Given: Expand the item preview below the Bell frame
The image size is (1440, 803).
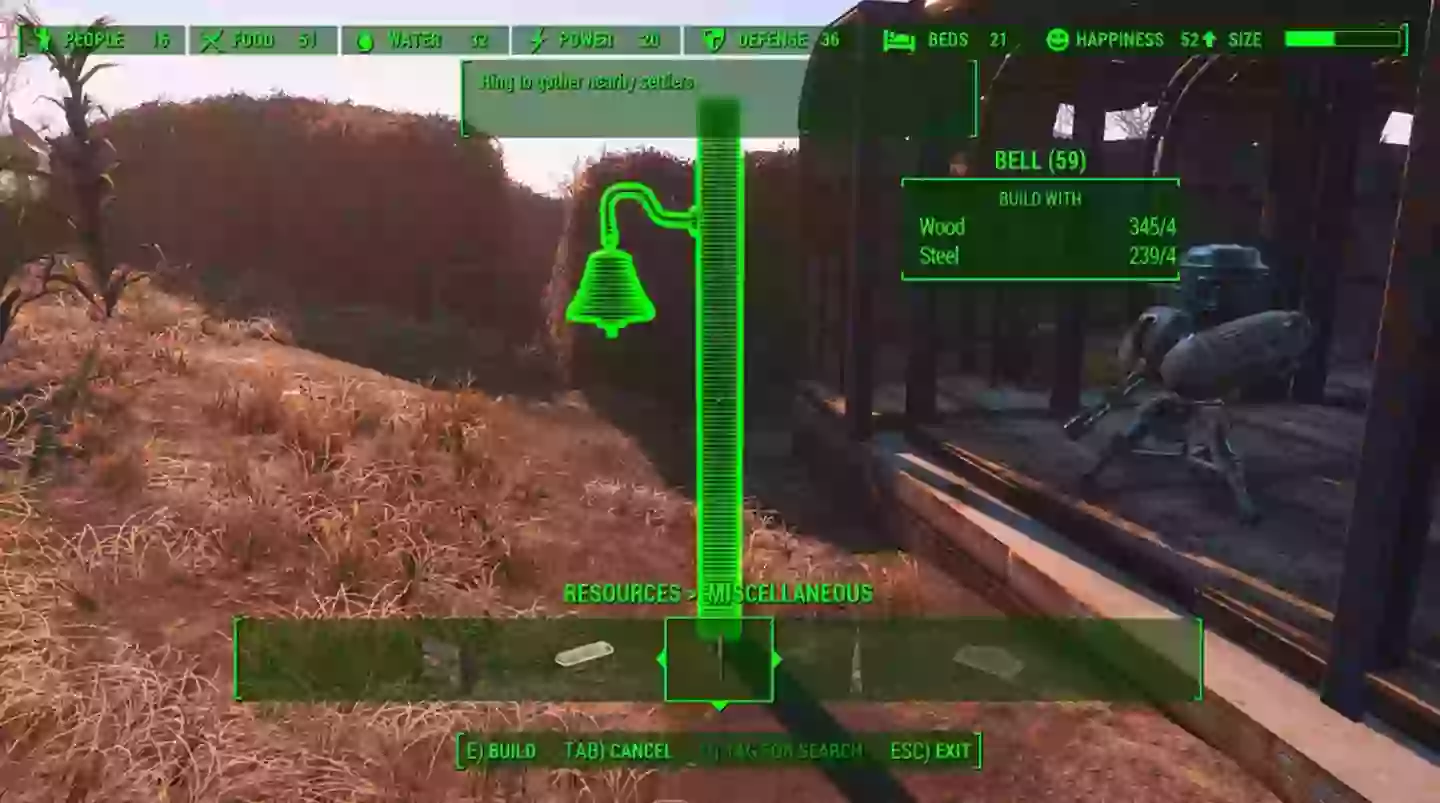Looking at the screenshot, I should 720,705.
